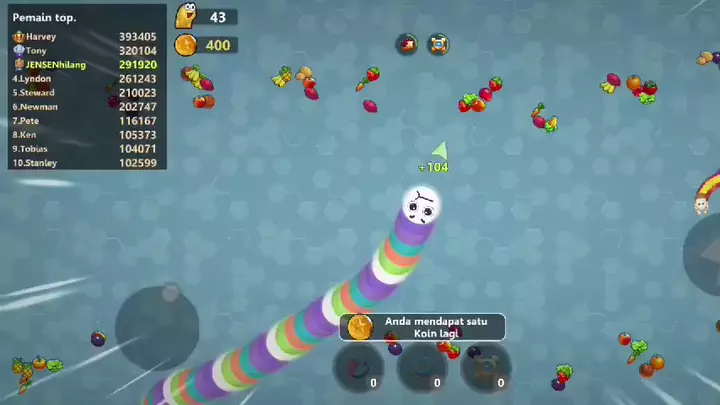The height and width of the screenshot is (405, 720).
Task: Tap the virtual joystick pad
Action: click(x=157, y=326)
